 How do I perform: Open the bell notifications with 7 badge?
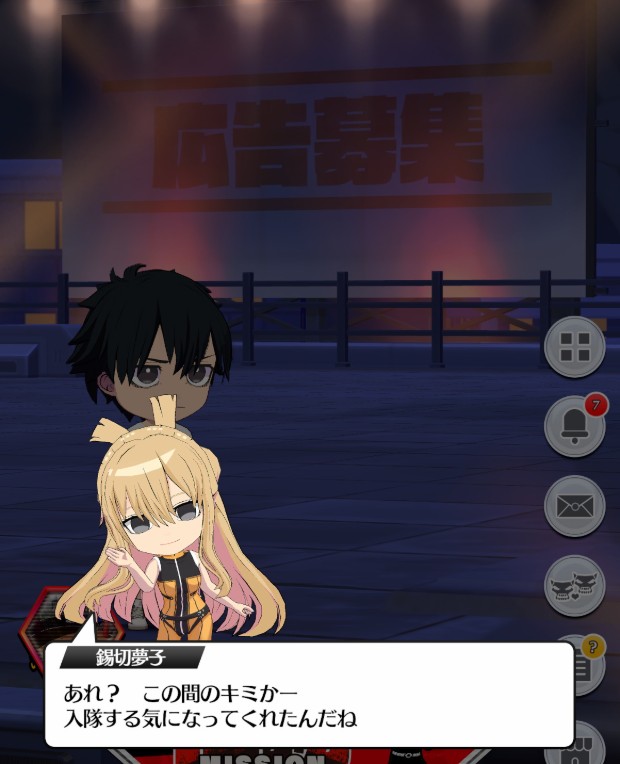574,426
